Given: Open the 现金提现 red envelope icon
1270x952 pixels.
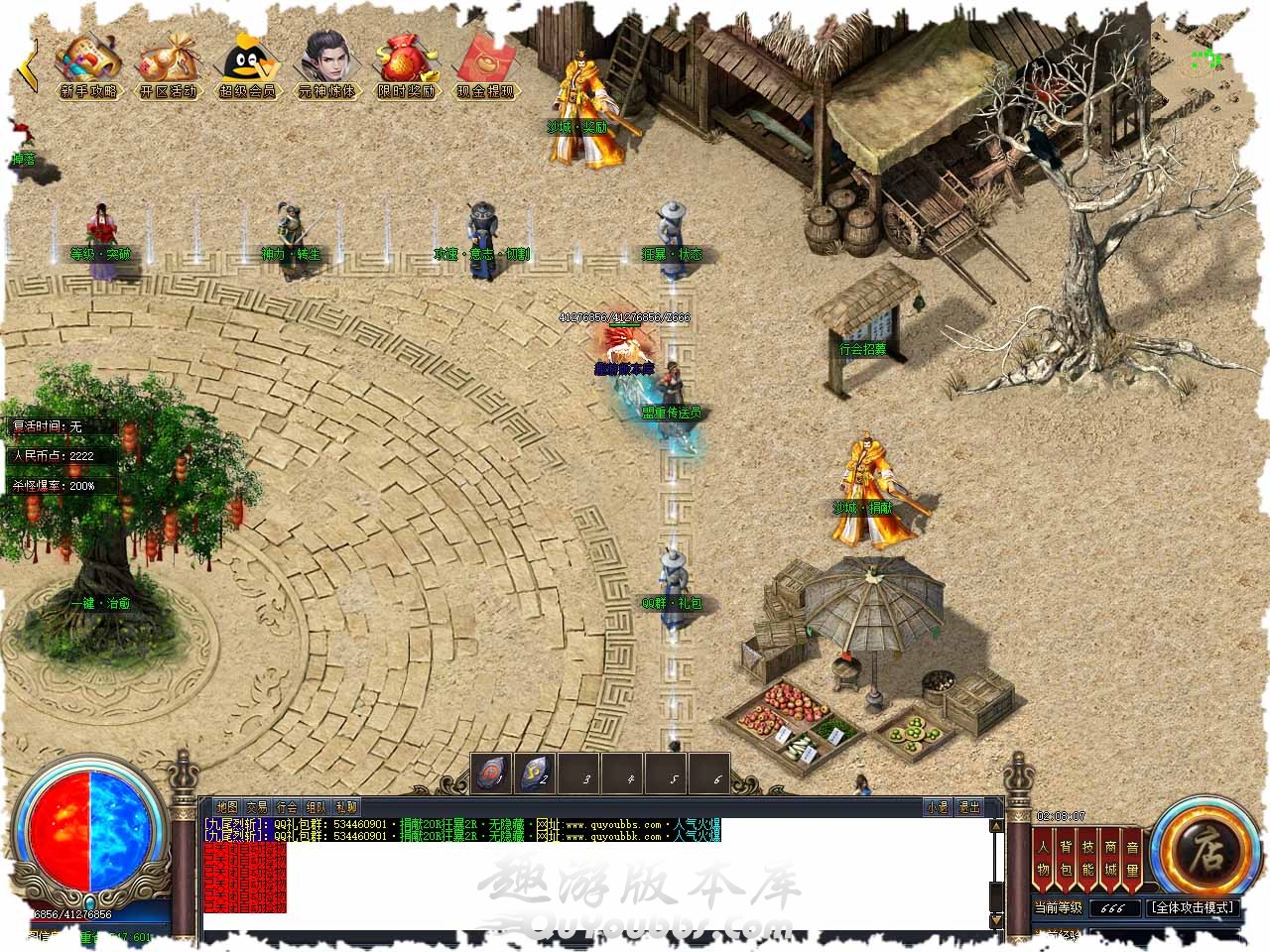Looking at the screenshot, I should click(x=485, y=66).
